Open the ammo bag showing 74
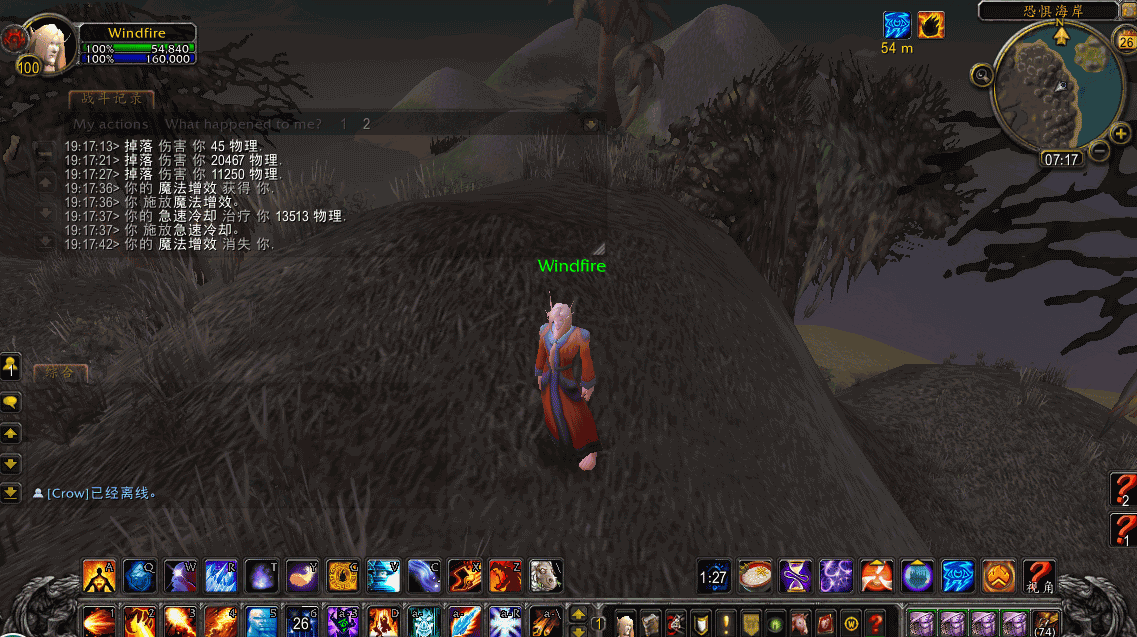The width and height of the screenshot is (1137, 637). pyautogui.click(x=1045, y=622)
